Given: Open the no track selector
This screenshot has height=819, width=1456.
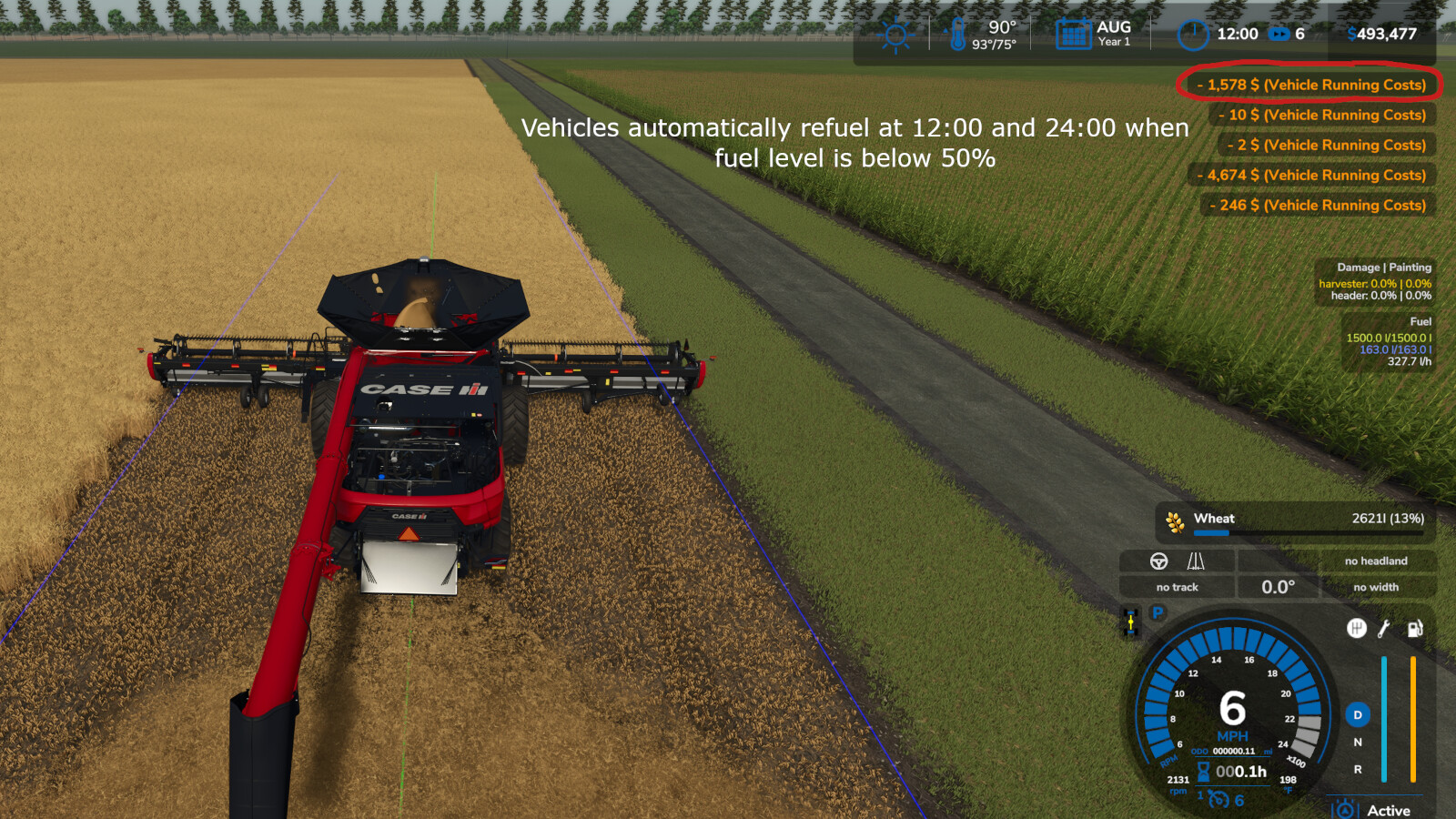Looking at the screenshot, I should click(1177, 587).
